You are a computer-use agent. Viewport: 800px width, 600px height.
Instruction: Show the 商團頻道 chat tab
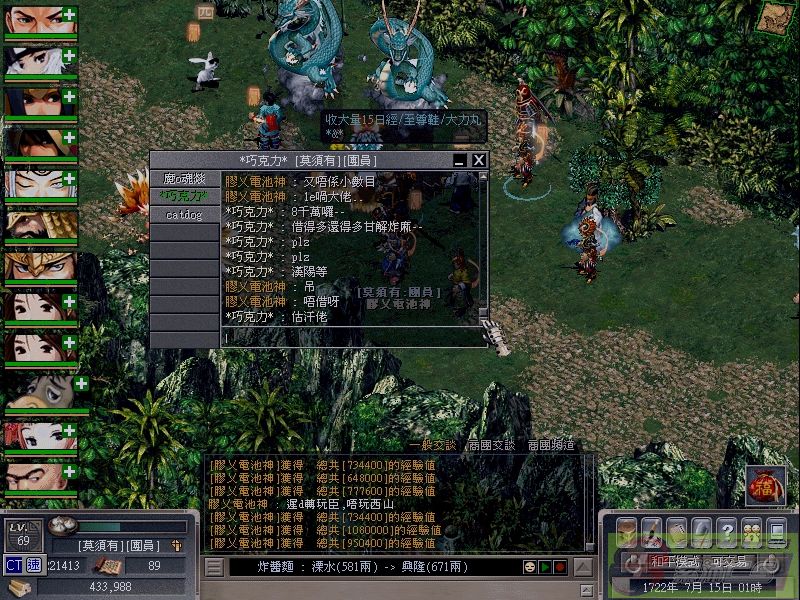pos(551,446)
